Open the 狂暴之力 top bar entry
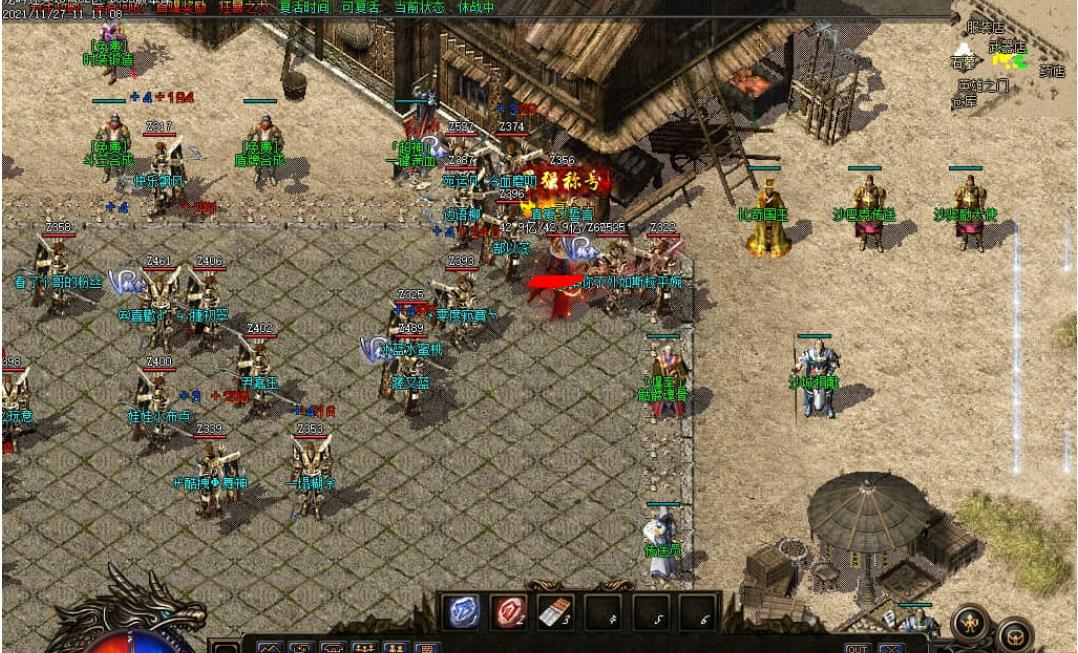The width and height of the screenshot is (1078, 653). 243,6
